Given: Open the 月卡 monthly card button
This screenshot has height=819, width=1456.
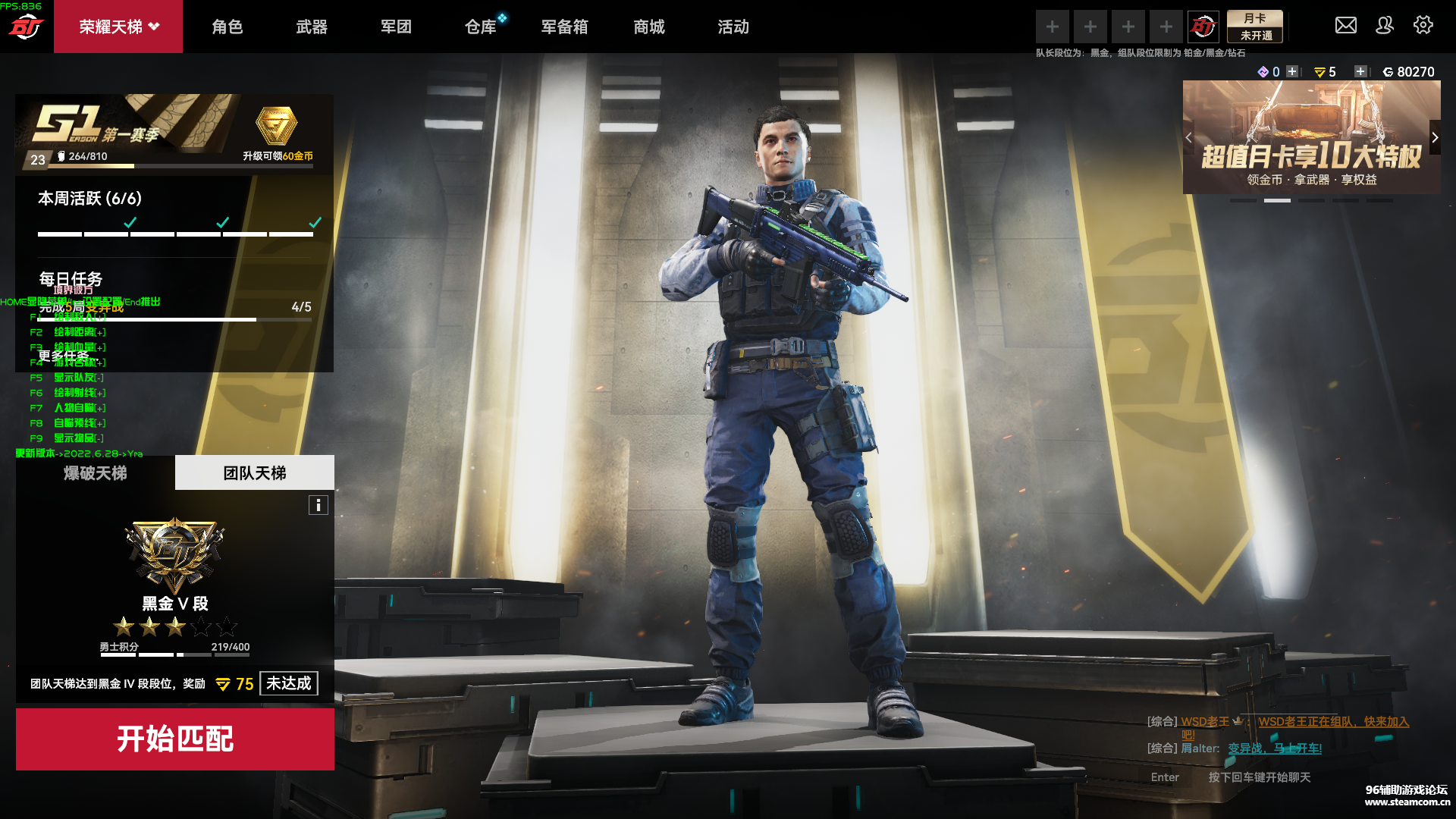Looking at the screenshot, I should [1255, 27].
